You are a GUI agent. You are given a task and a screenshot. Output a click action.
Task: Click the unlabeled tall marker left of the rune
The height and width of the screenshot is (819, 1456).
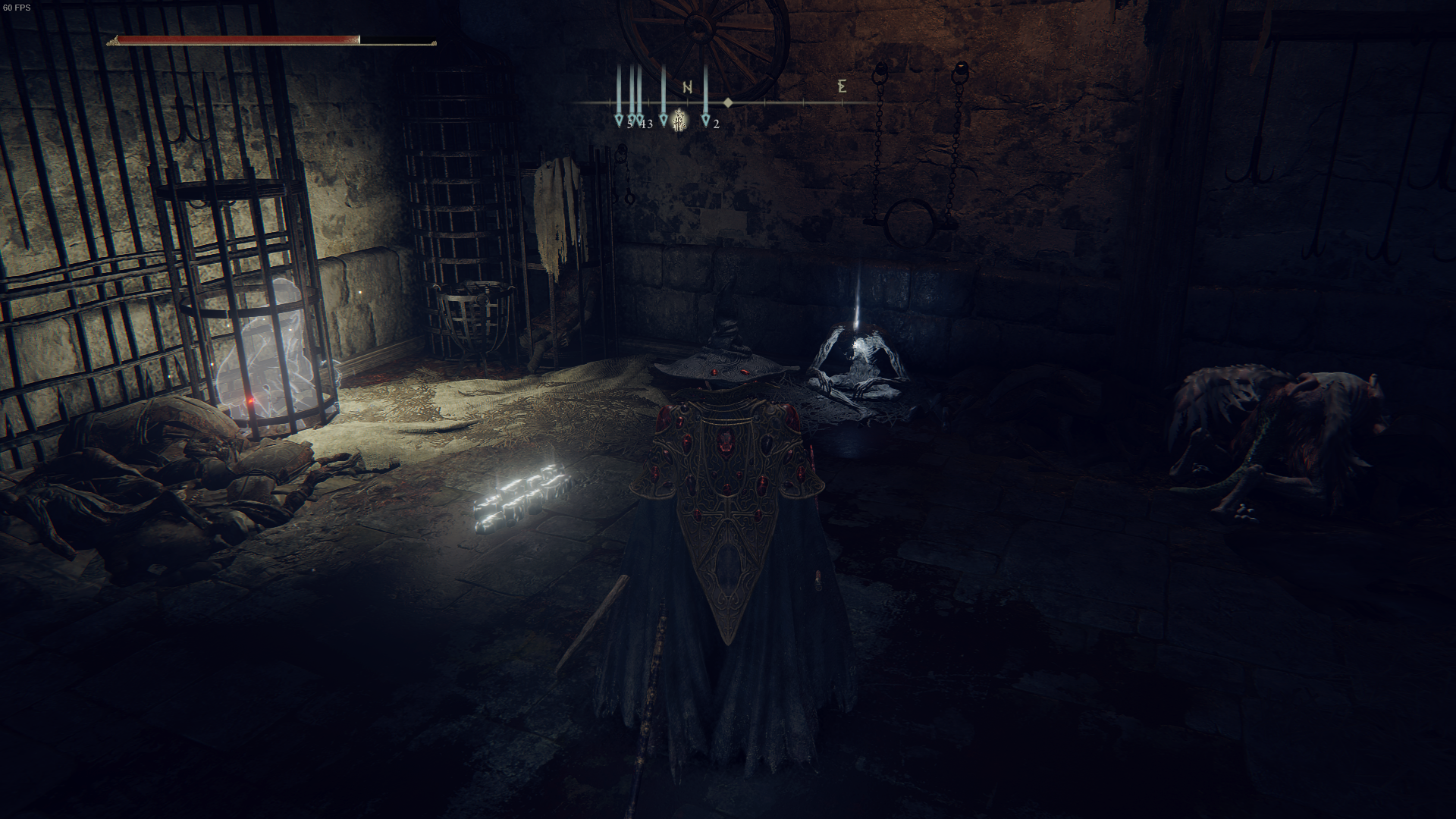[664, 118]
